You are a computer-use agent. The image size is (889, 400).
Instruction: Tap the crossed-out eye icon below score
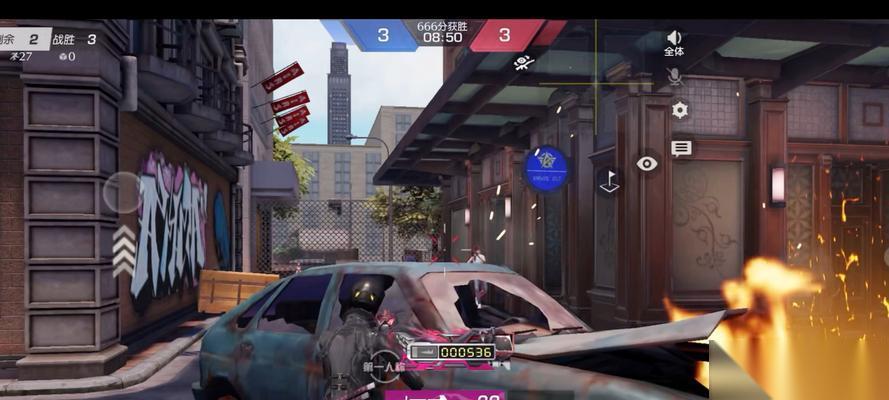pyautogui.click(x=523, y=63)
